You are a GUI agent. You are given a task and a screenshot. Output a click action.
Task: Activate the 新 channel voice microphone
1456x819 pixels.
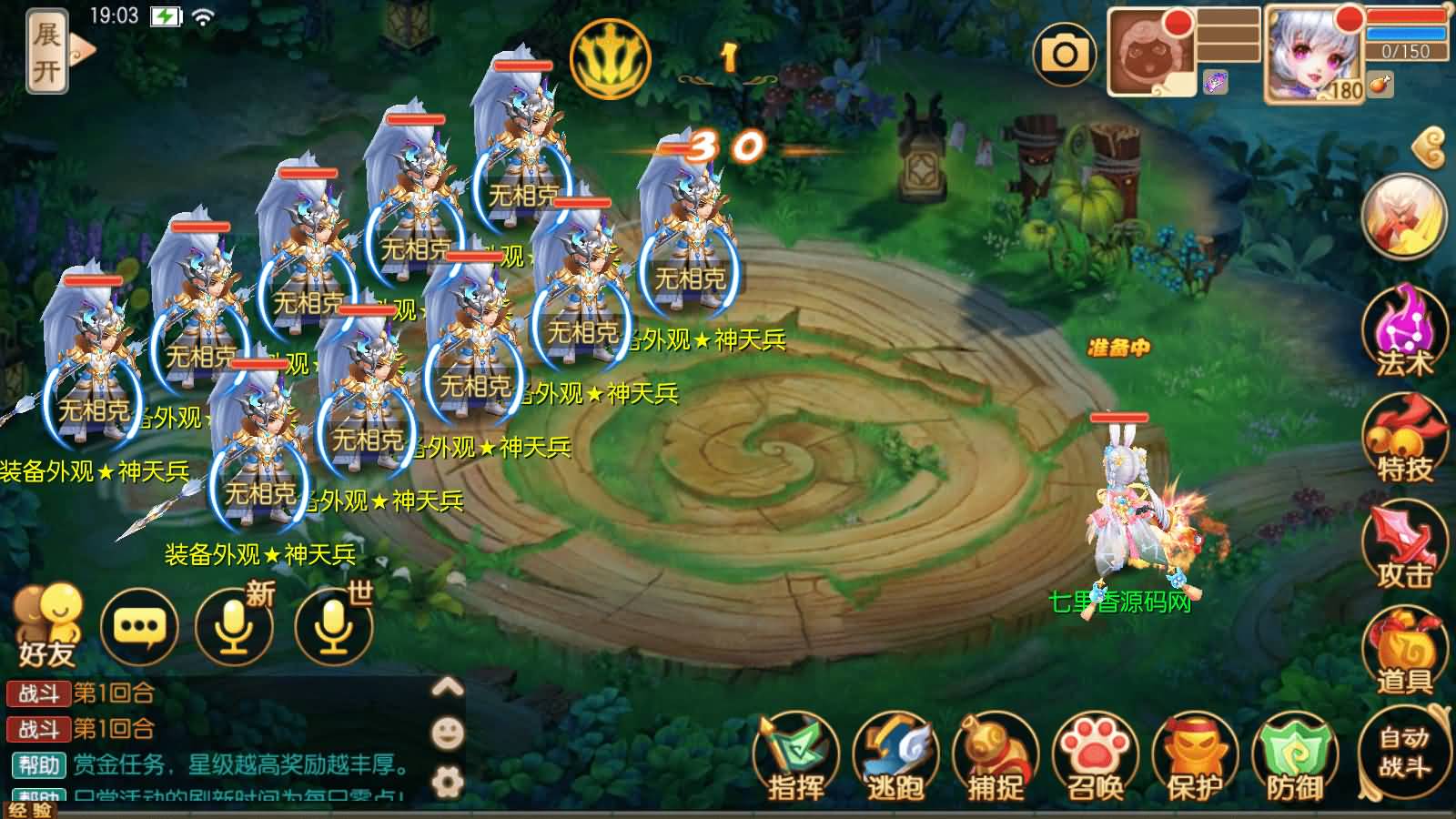pyautogui.click(x=235, y=626)
